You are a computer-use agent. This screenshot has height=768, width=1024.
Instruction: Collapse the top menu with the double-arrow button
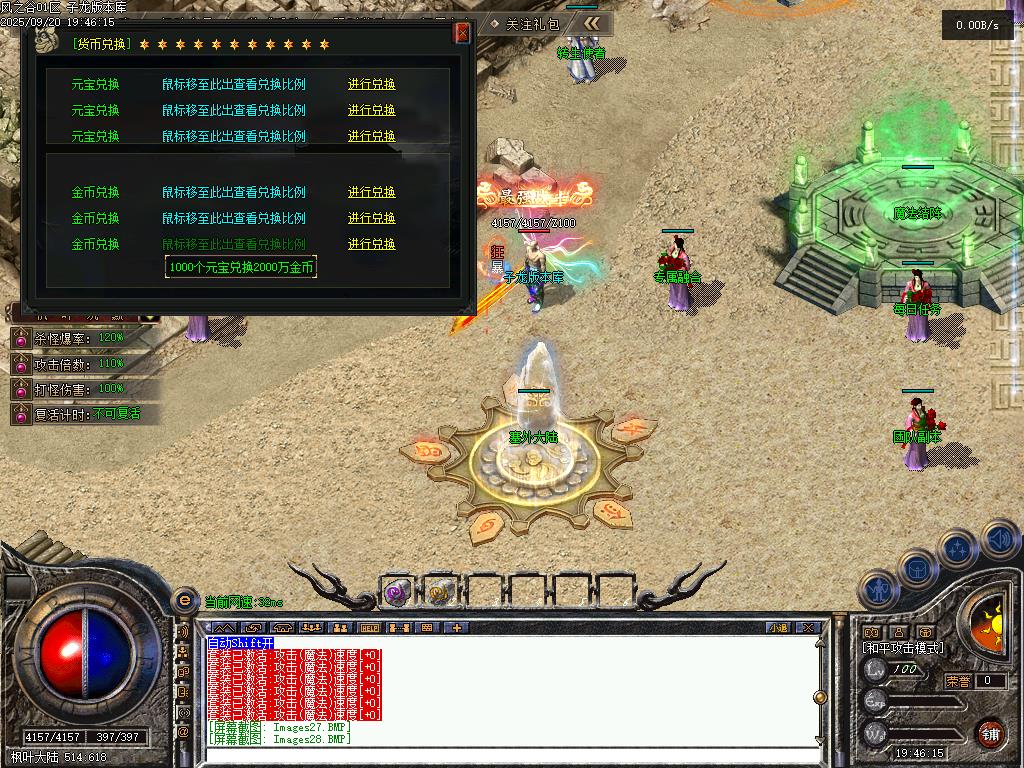coord(593,23)
